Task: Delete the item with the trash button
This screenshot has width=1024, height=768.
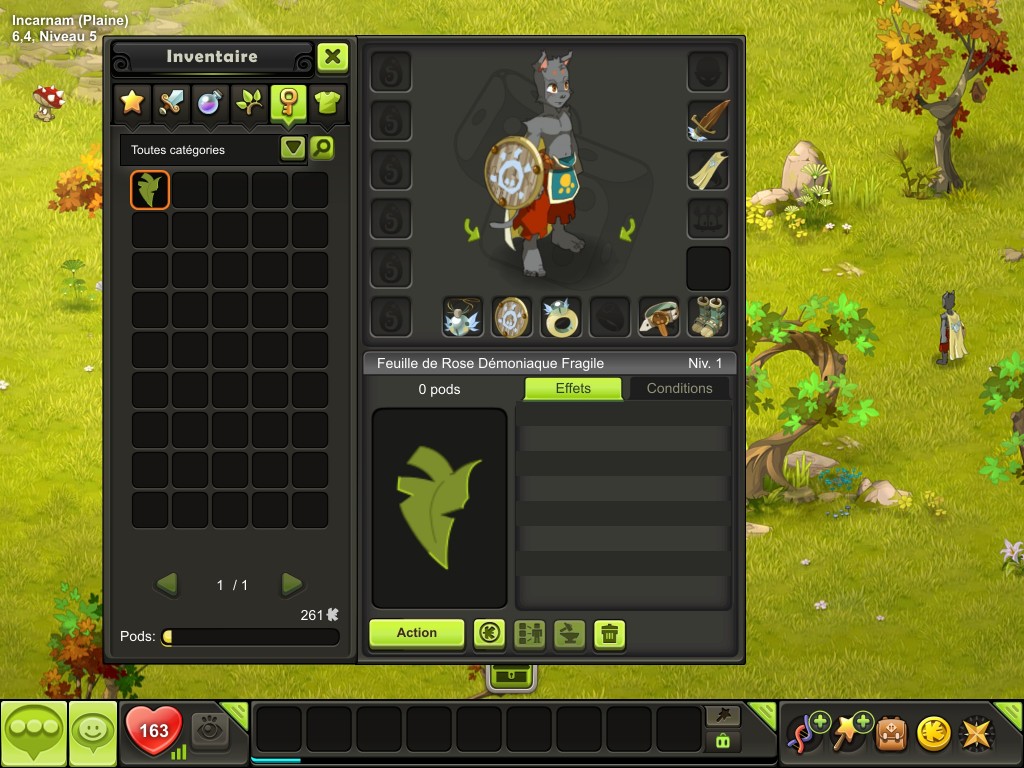Action: (610, 634)
